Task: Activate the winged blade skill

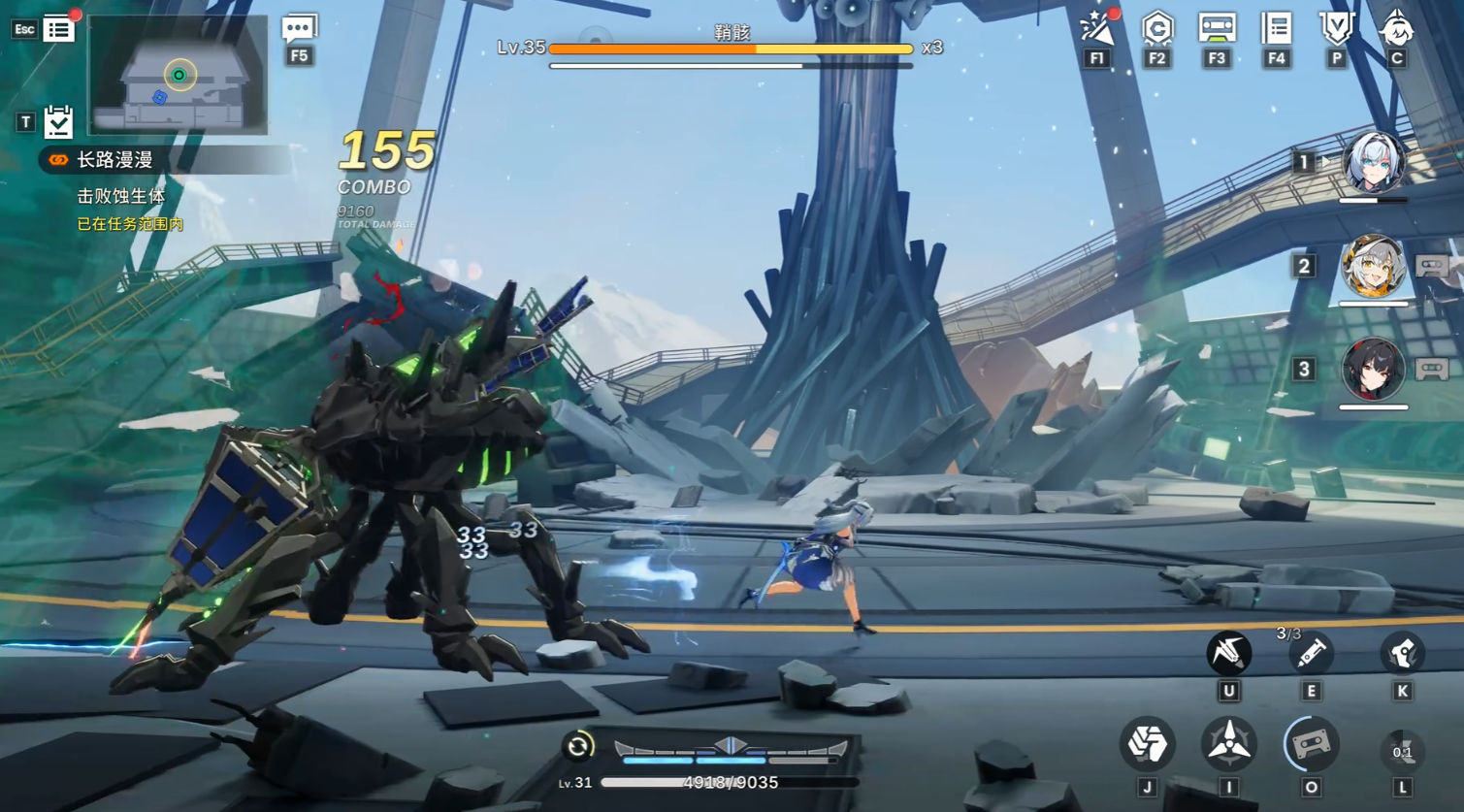Action: pyautogui.click(x=1228, y=653)
